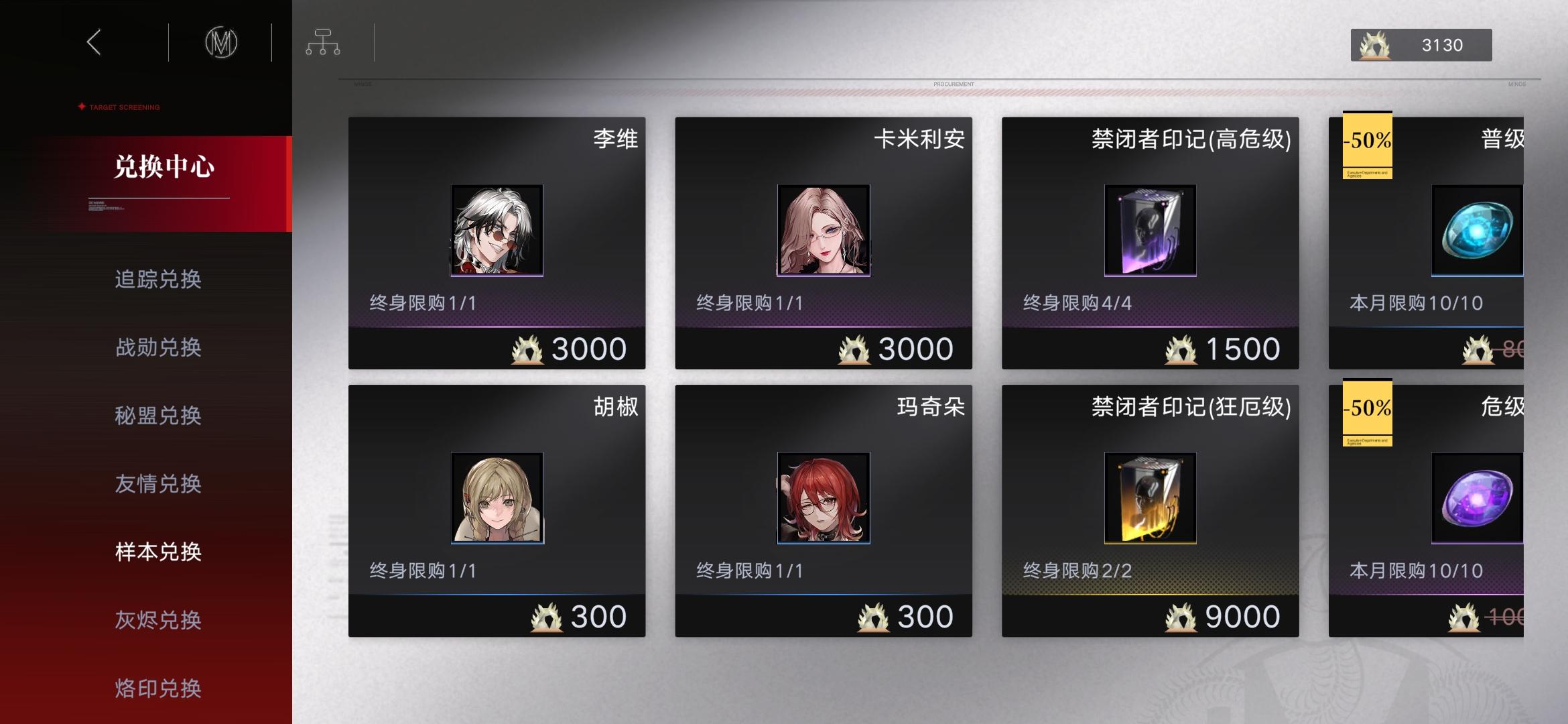Screen dimensions: 1568x724
Task: Expand the 灰烬兑换 category
Action: [159, 620]
